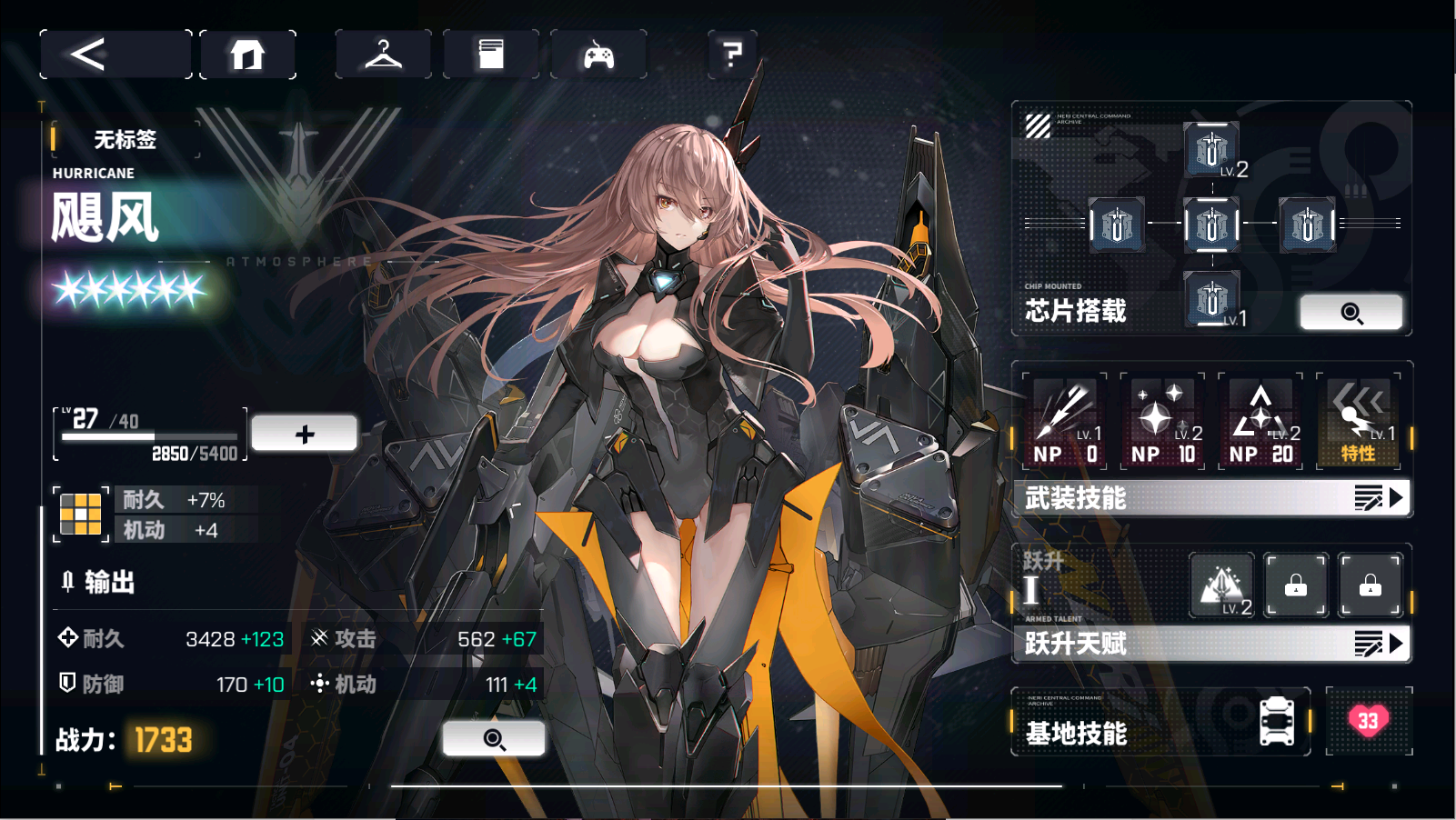
Task: Select the first NP 0 weapon skill icon
Action: pyautogui.click(x=1064, y=420)
